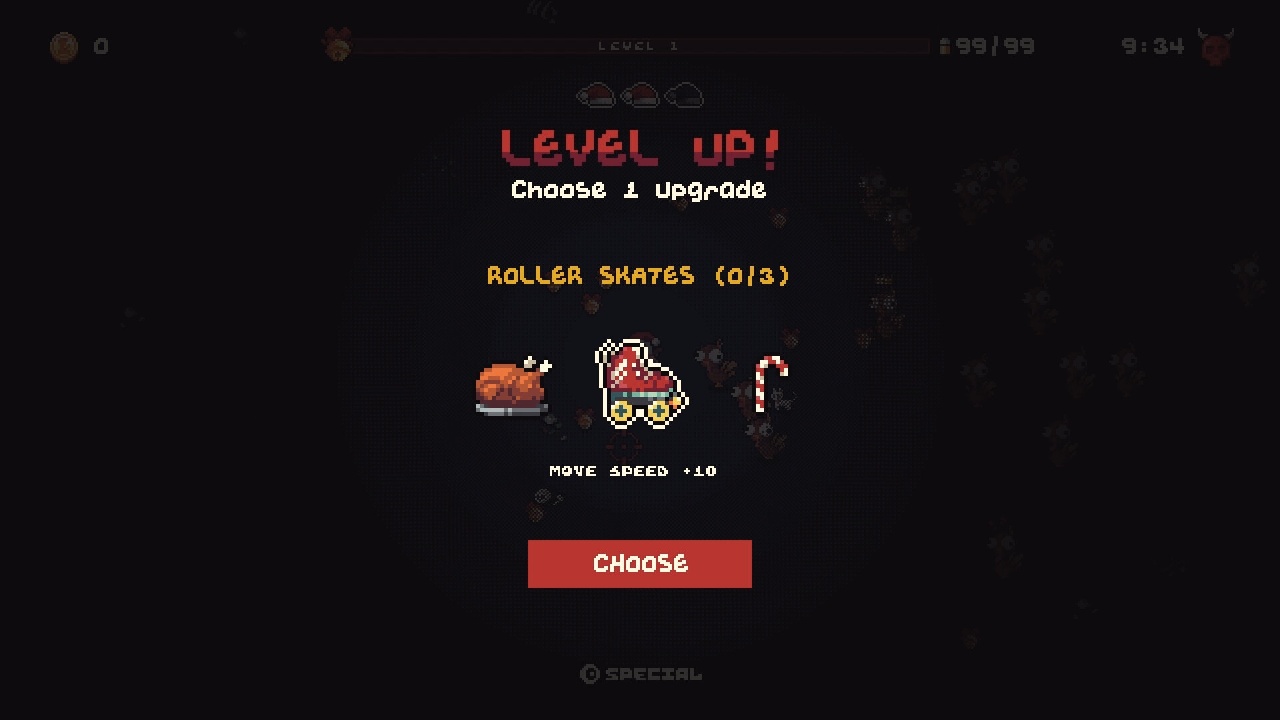The width and height of the screenshot is (1280, 720).
Task: Toggle the empty third hat selection marker
Action: (684, 96)
